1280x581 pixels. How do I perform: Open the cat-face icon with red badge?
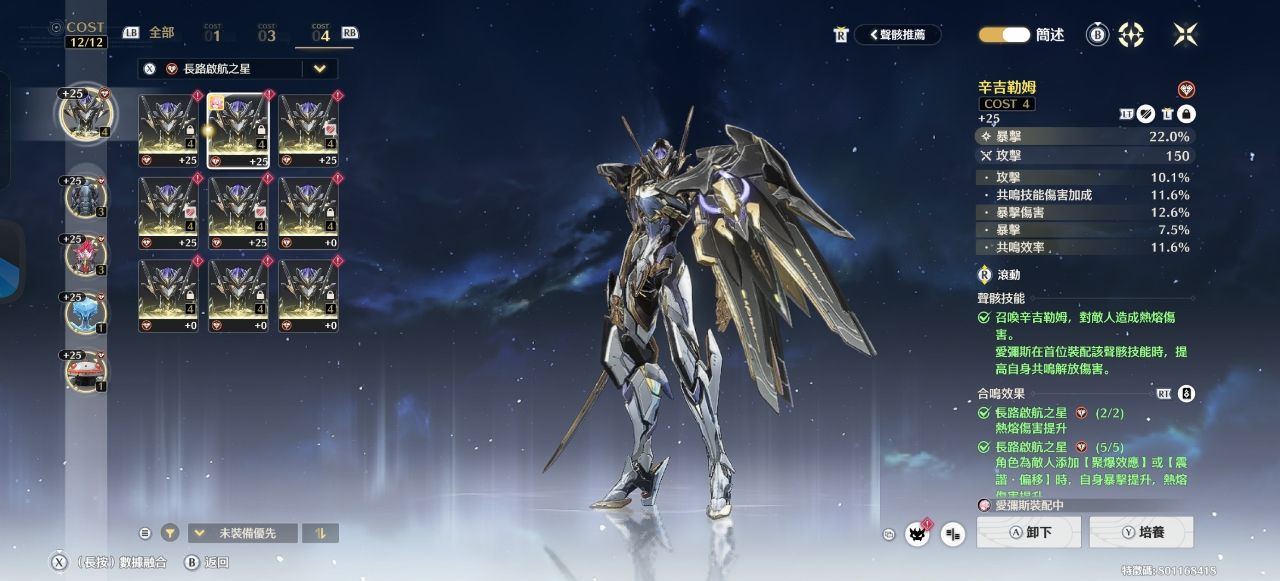pyautogui.click(x=917, y=534)
